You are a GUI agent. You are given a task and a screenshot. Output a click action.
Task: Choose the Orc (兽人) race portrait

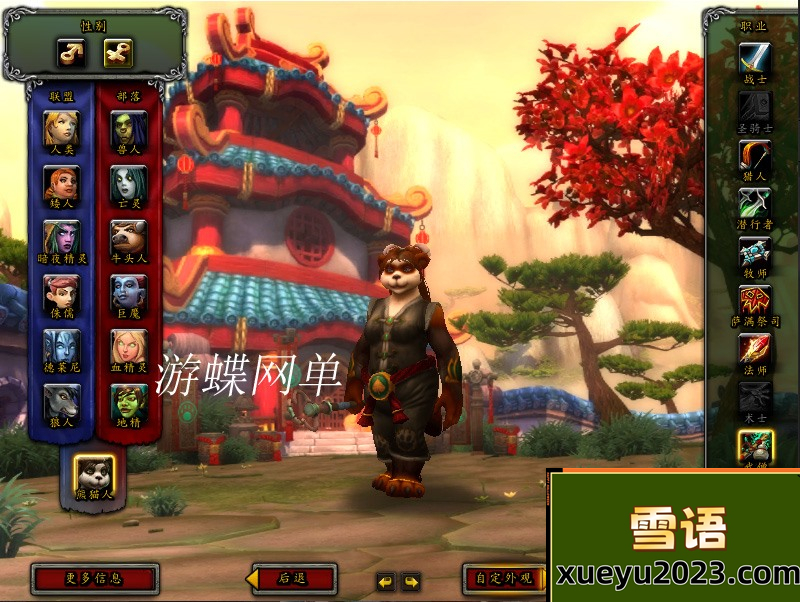(129, 127)
